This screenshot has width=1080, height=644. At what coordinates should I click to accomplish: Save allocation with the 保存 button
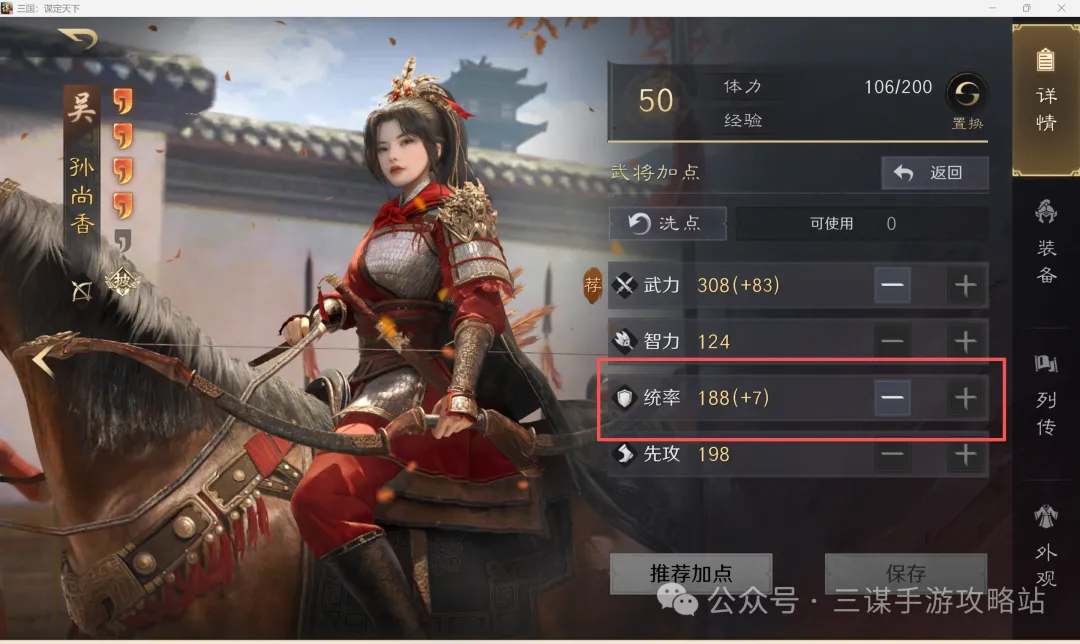[905, 574]
